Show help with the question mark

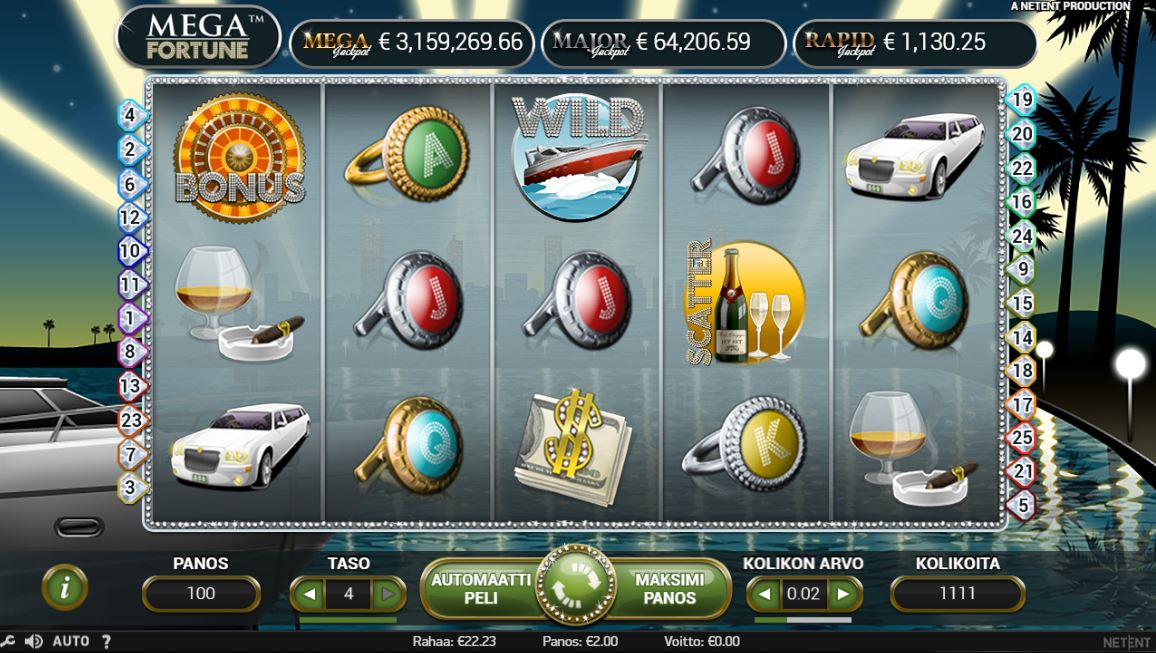coord(106,641)
